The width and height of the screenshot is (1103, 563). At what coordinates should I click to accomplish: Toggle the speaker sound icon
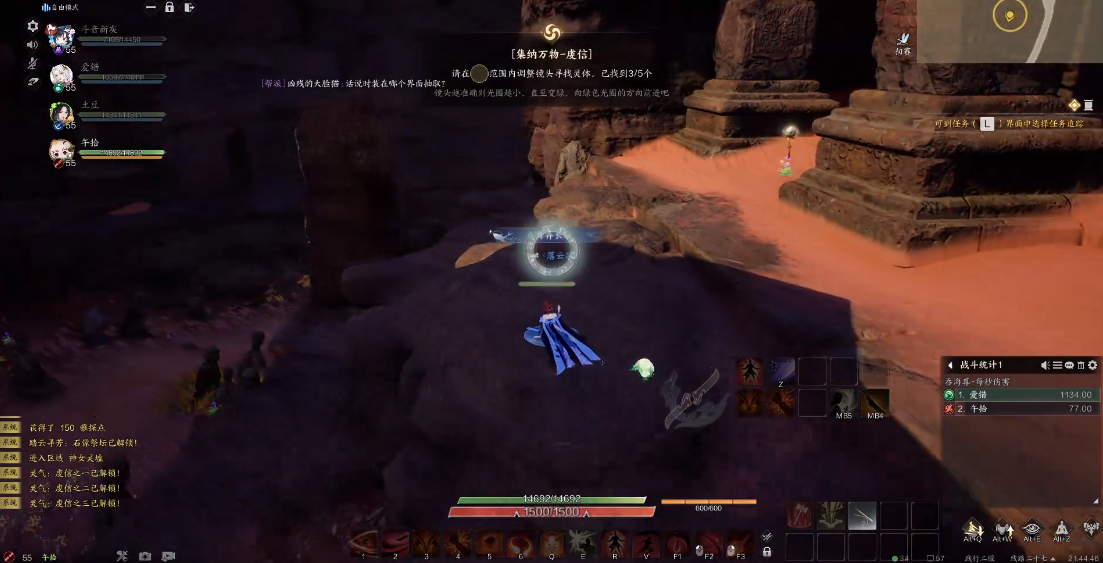coord(32,44)
